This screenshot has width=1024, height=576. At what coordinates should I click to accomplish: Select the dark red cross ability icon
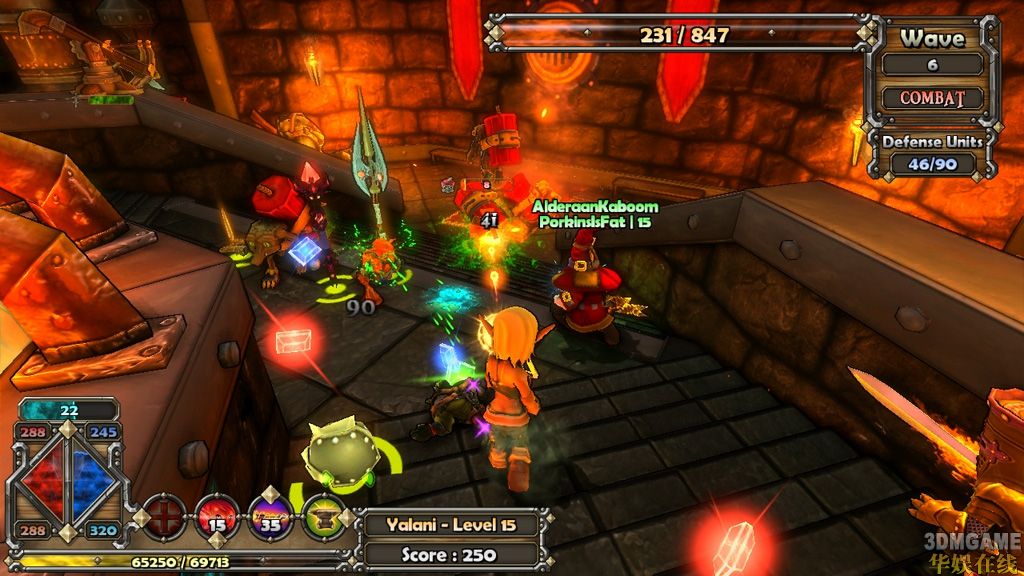point(165,518)
